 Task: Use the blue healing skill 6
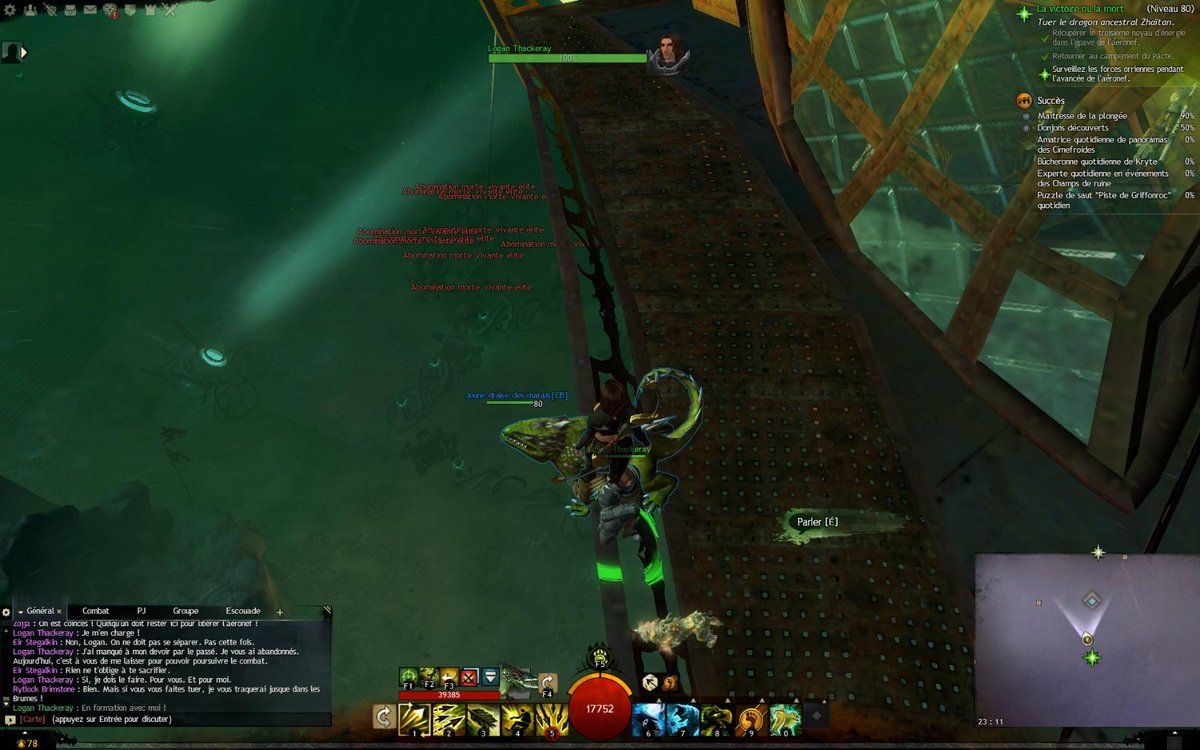646,717
